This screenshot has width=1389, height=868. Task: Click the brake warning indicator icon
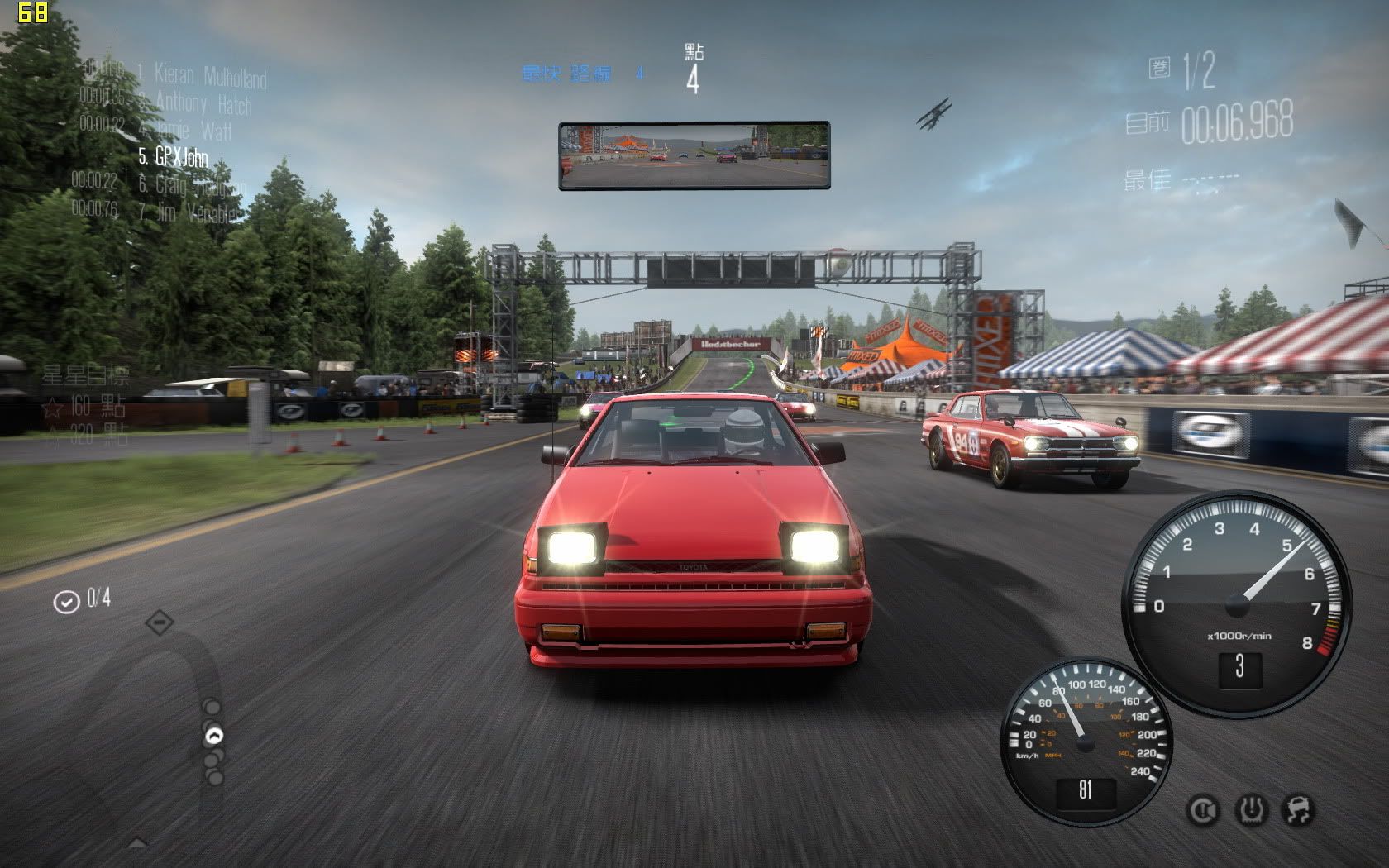coord(1203,810)
